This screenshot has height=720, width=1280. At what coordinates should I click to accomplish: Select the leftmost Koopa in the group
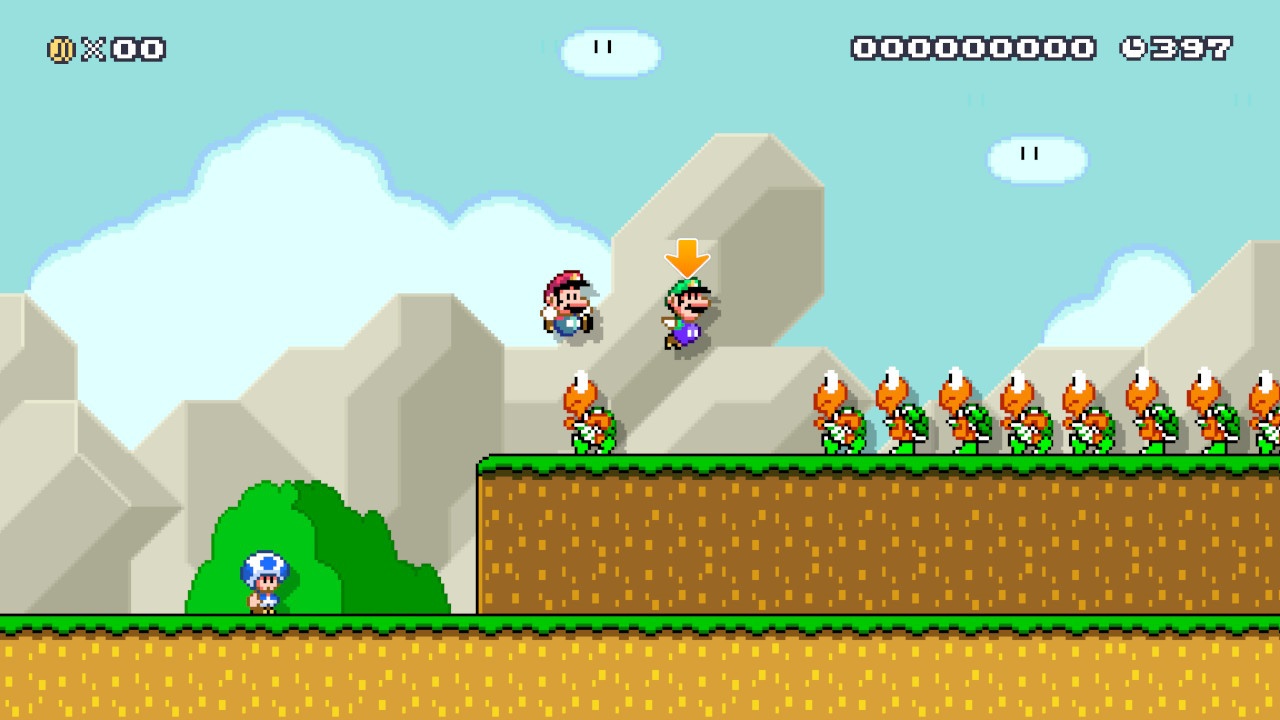pyautogui.click(x=838, y=415)
